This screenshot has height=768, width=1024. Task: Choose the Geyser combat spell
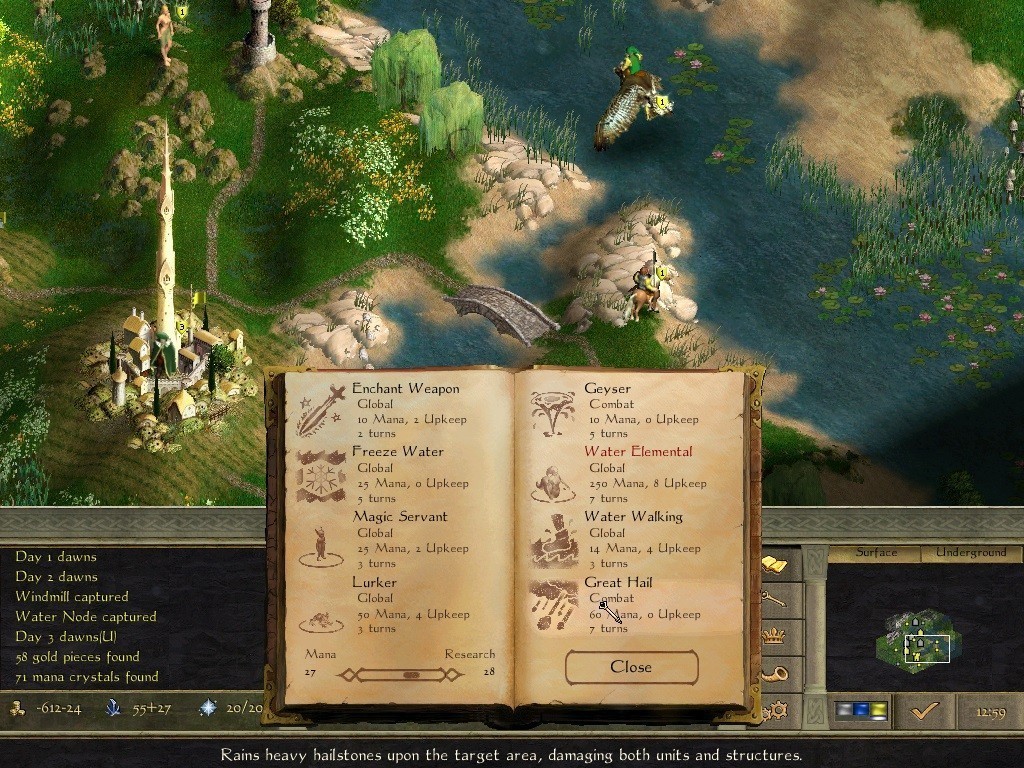tap(607, 389)
